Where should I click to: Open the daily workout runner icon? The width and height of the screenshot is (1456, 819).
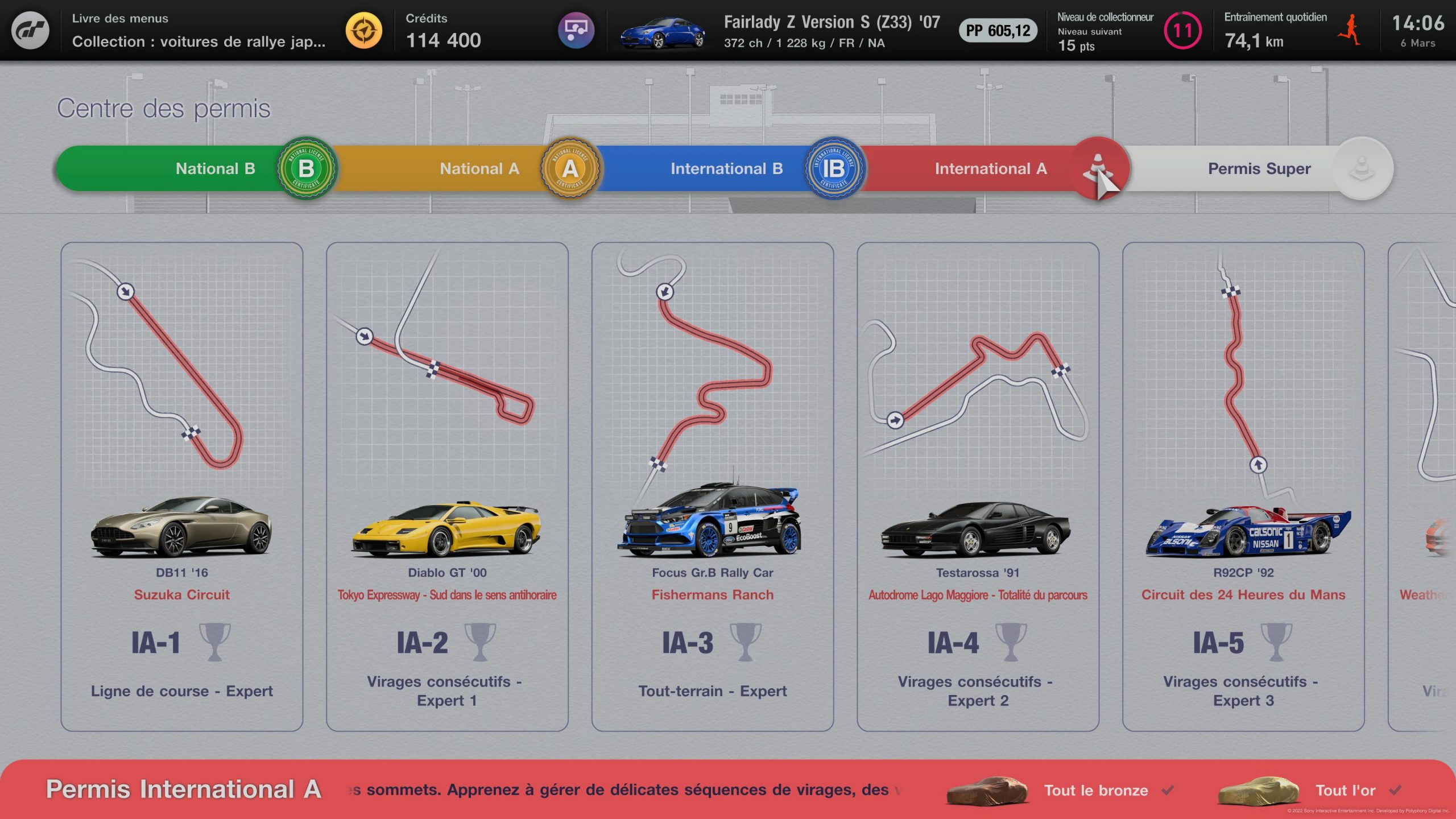[x=1349, y=30]
